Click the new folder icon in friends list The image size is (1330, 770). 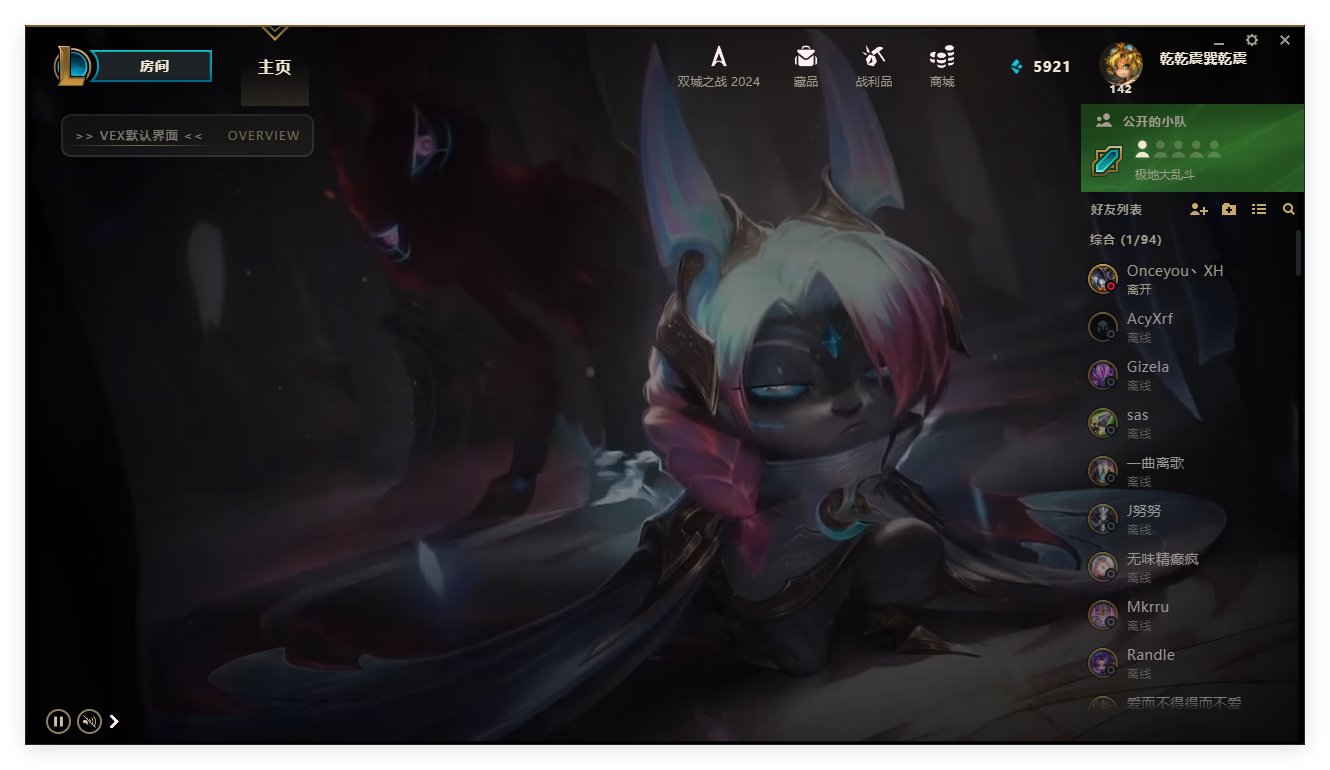1229,210
